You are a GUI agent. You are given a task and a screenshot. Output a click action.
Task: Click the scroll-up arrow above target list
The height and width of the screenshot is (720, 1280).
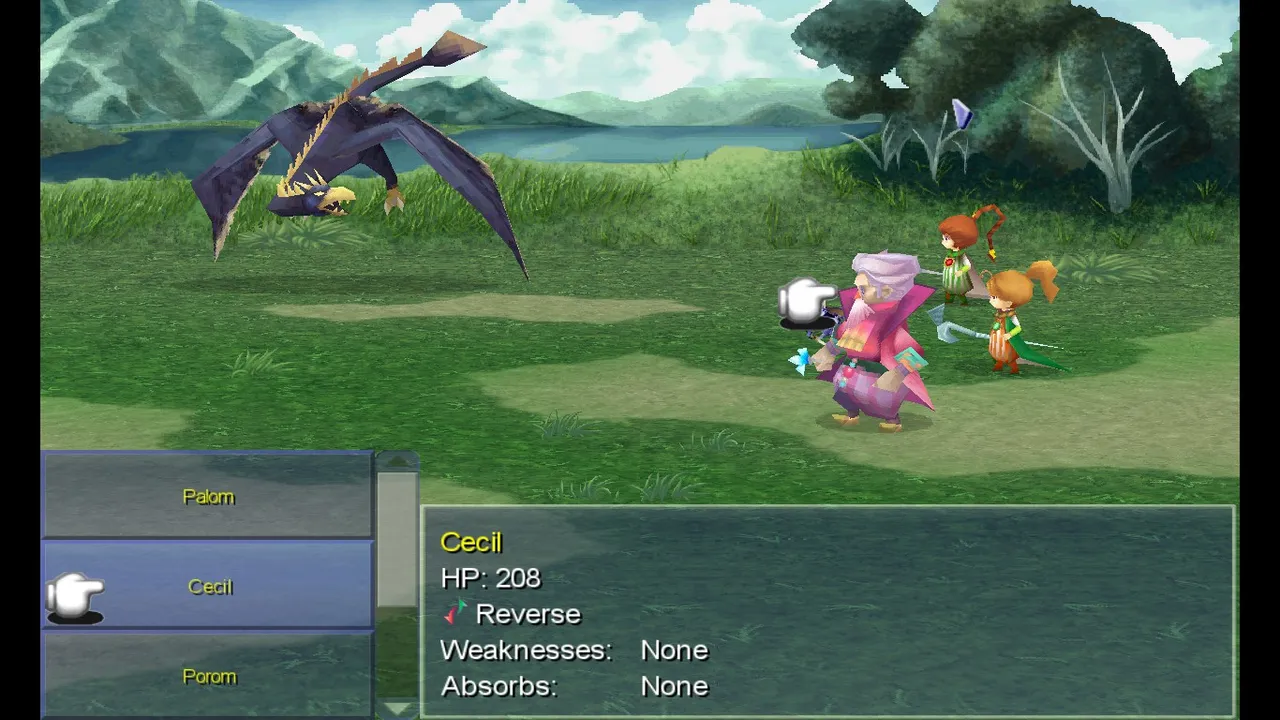coord(397,461)
